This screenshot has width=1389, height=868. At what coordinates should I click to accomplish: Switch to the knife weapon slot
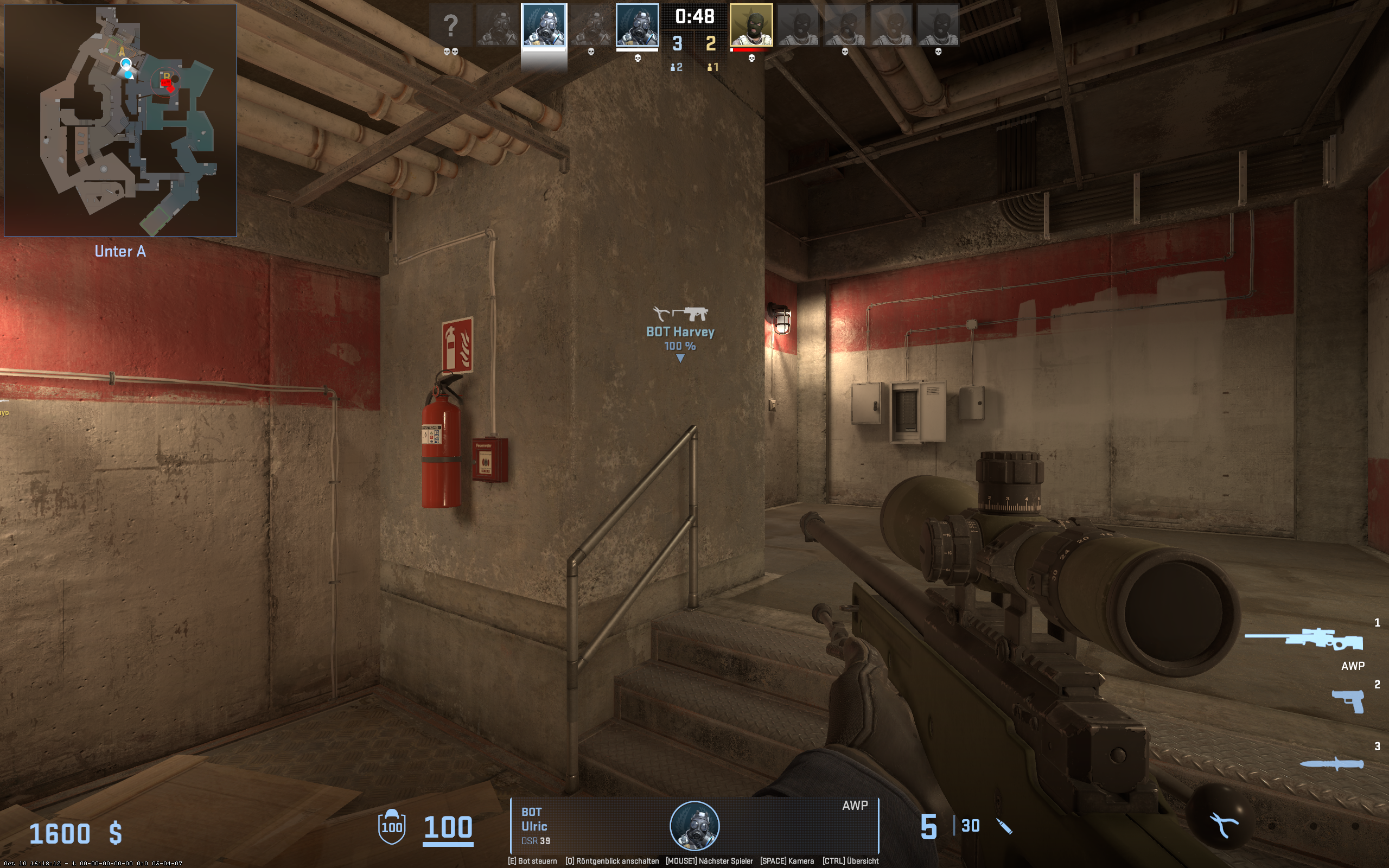pos(1331,763)
